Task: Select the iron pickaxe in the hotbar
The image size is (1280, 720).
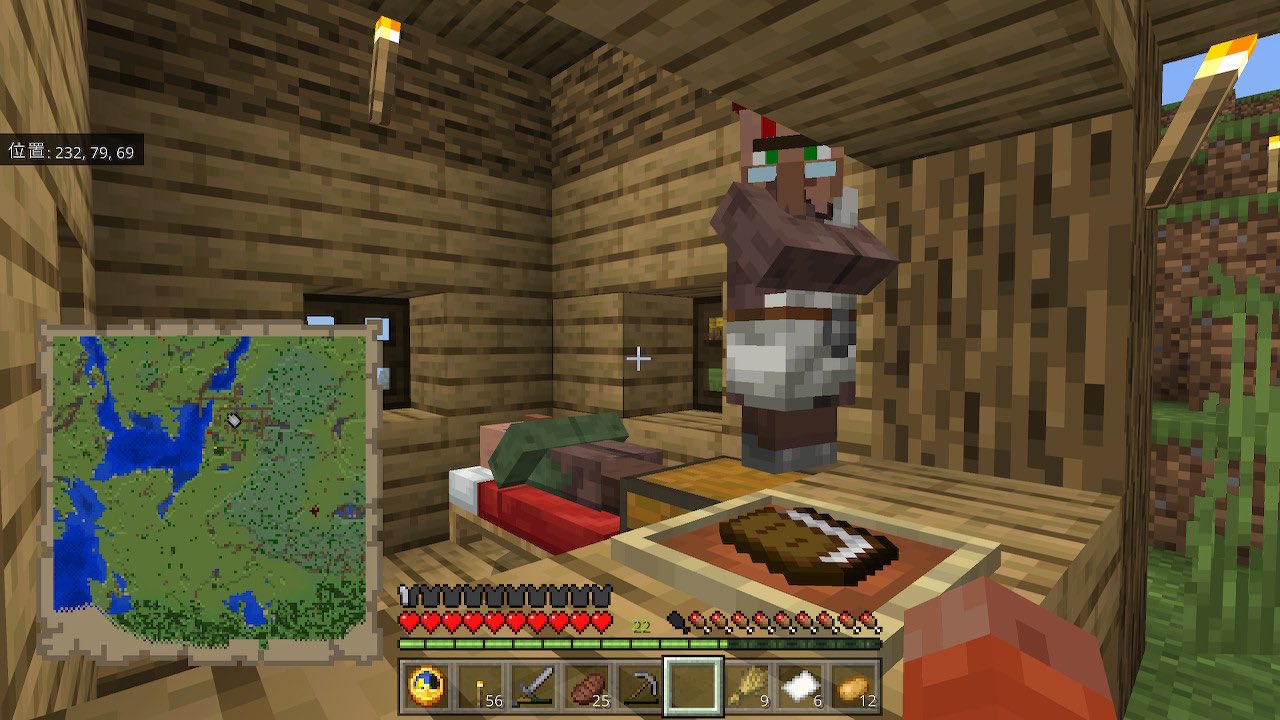Action: coord(641,686)
